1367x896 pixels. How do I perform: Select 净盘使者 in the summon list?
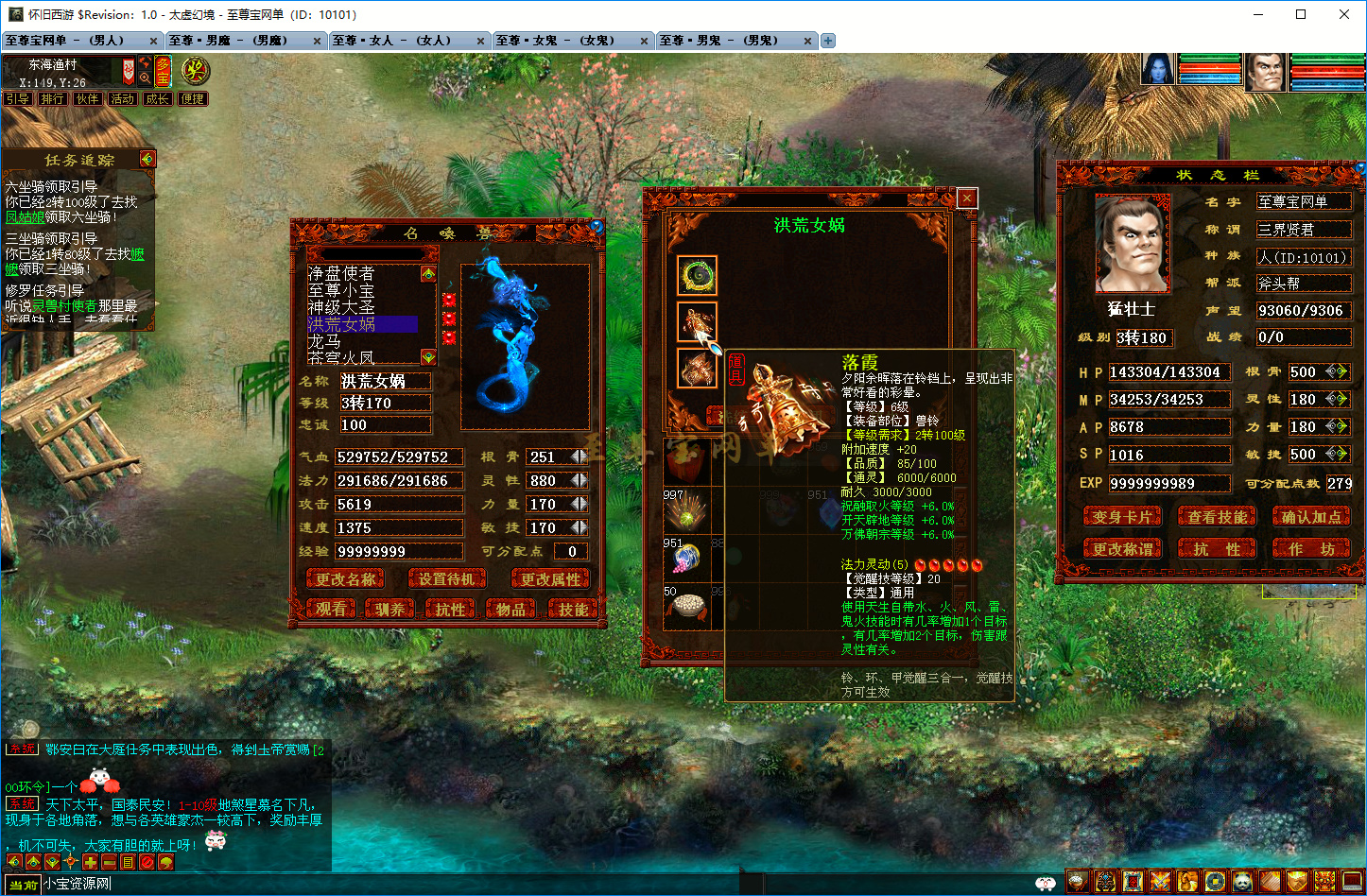(340, 273)
